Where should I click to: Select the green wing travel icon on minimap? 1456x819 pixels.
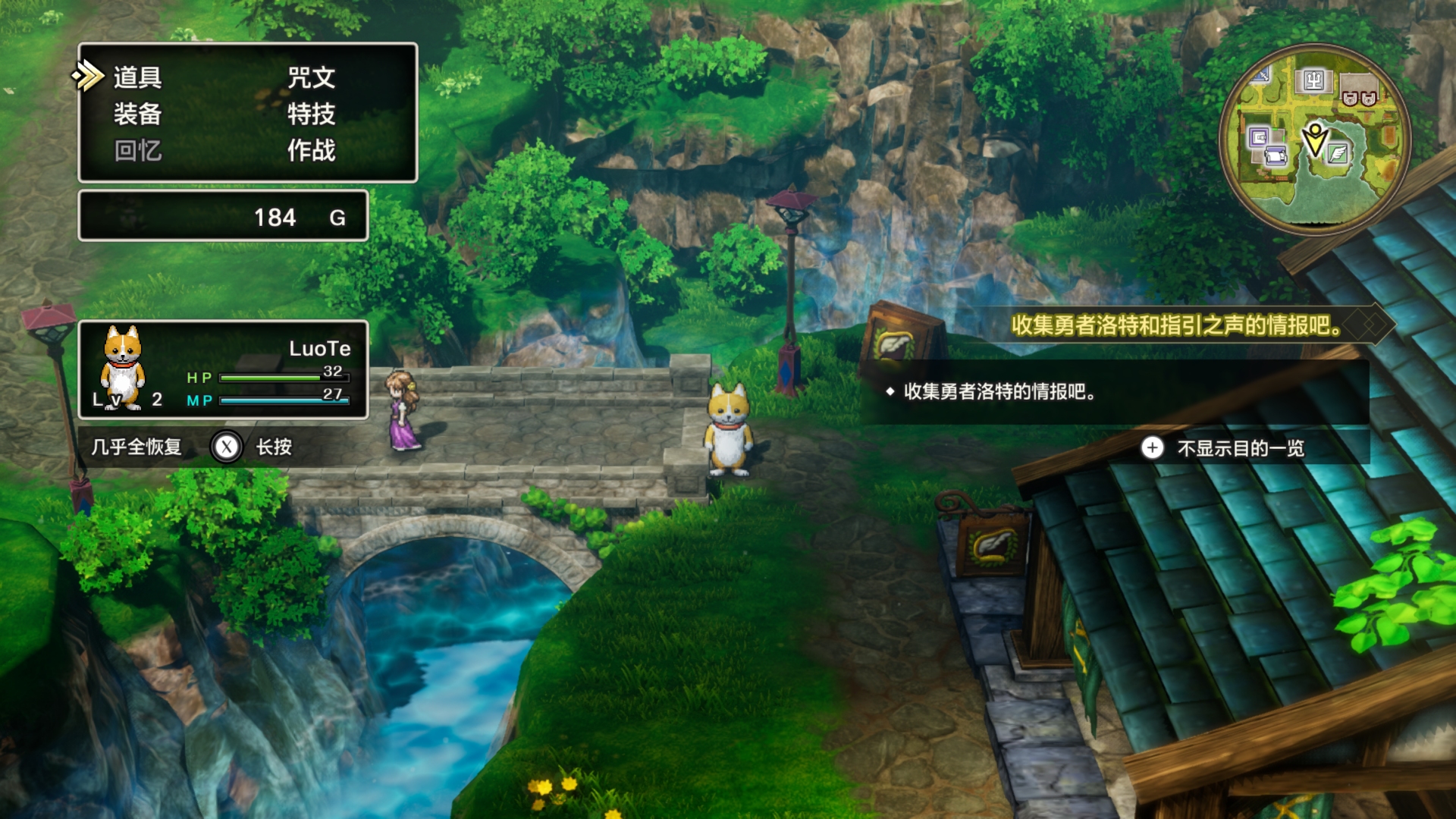[1337, 154]
